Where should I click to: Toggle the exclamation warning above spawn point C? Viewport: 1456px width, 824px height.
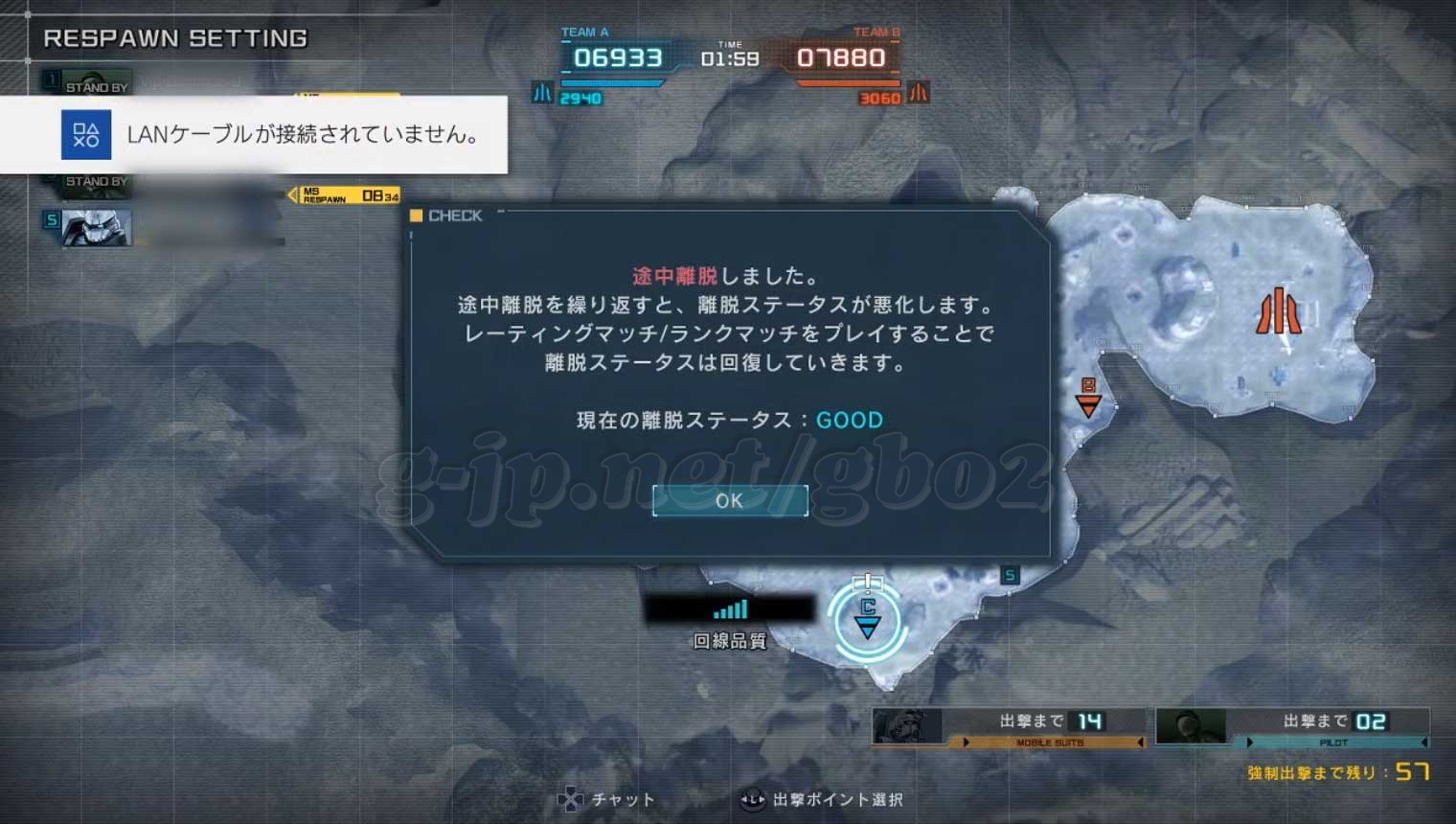pyautogui.click(x=868, y=582)
